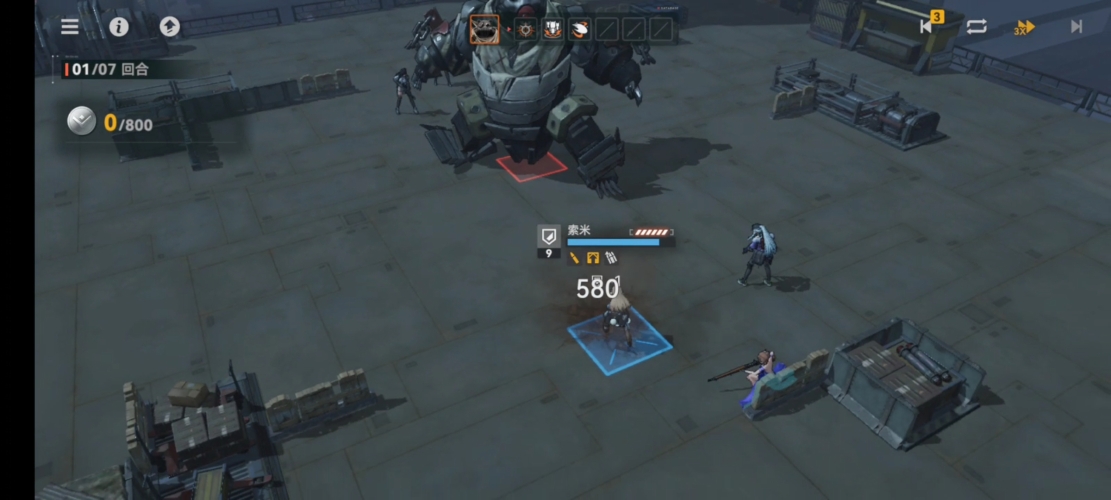Toggle the auto-battle loop button
Screen dimensions: 1111x500
pos(976,27)
